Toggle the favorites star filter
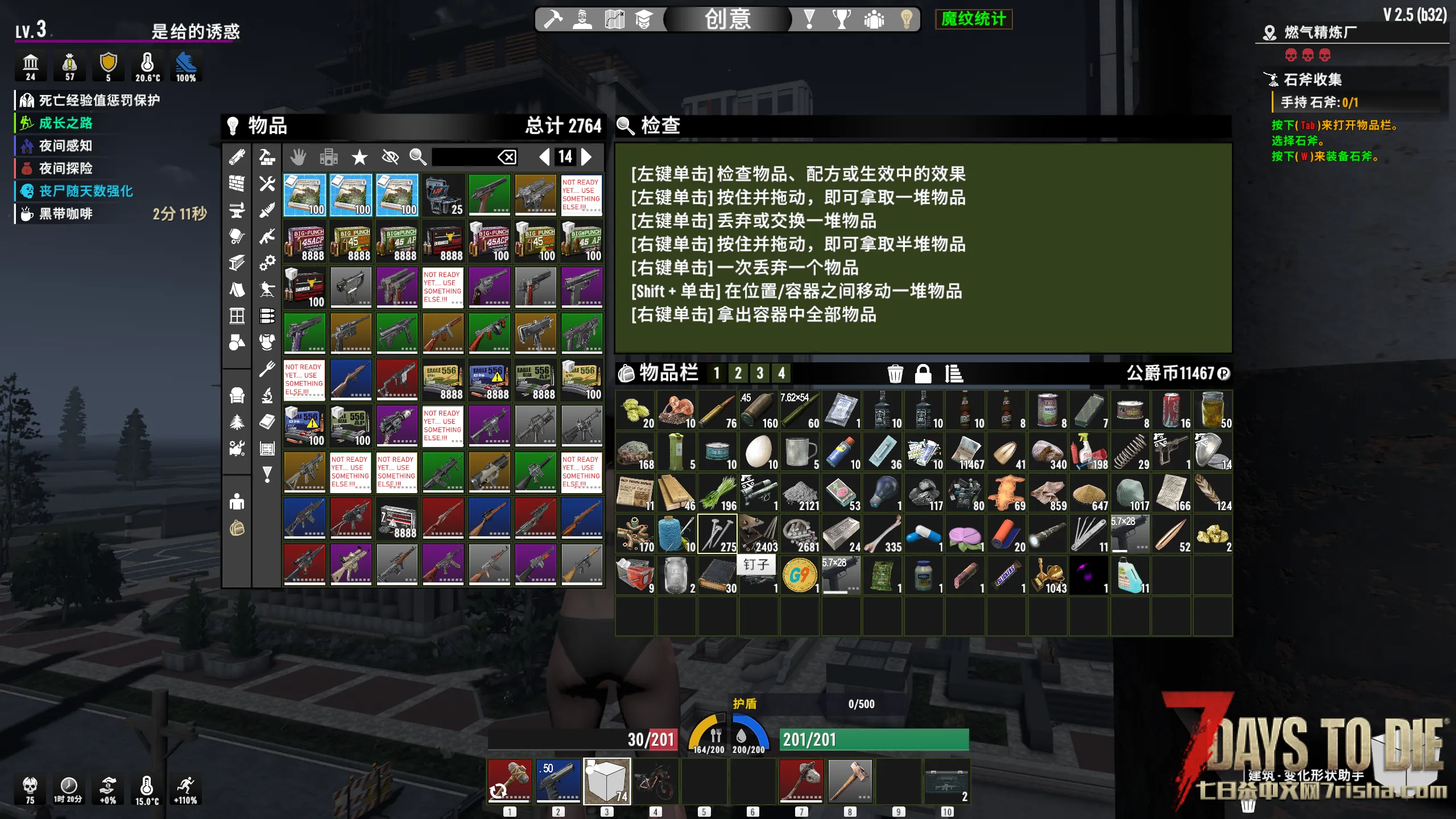The image size is (1456, 819). (359, 157)
